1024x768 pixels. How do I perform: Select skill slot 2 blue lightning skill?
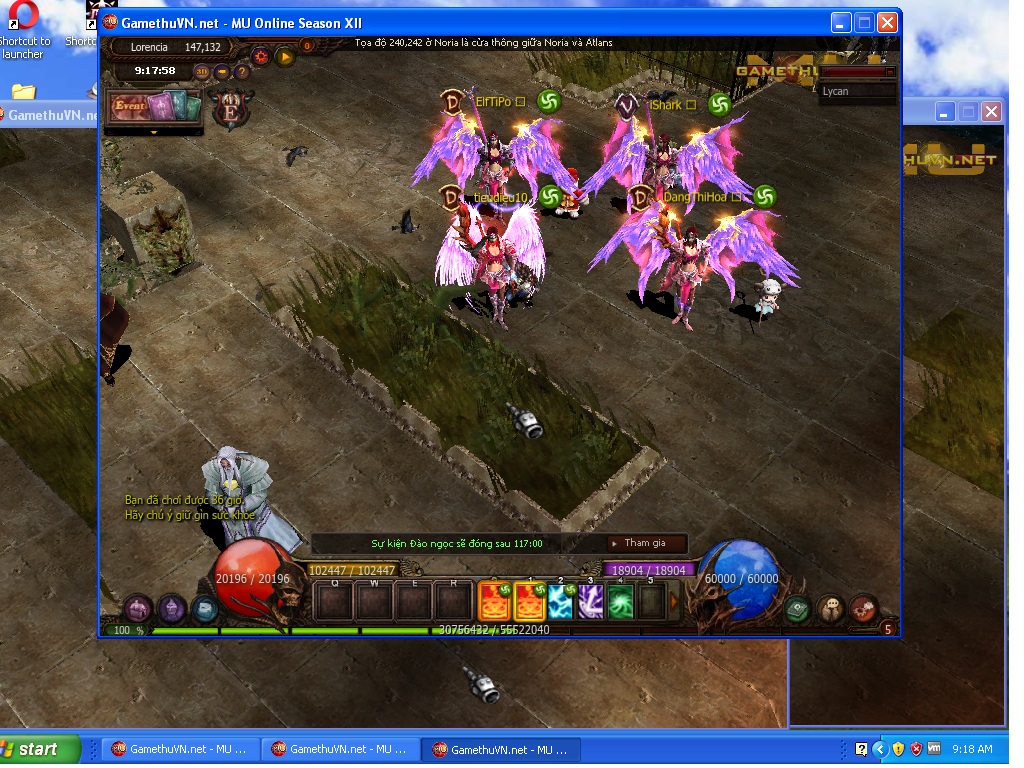pyautogui.click(x=561, y=602)
